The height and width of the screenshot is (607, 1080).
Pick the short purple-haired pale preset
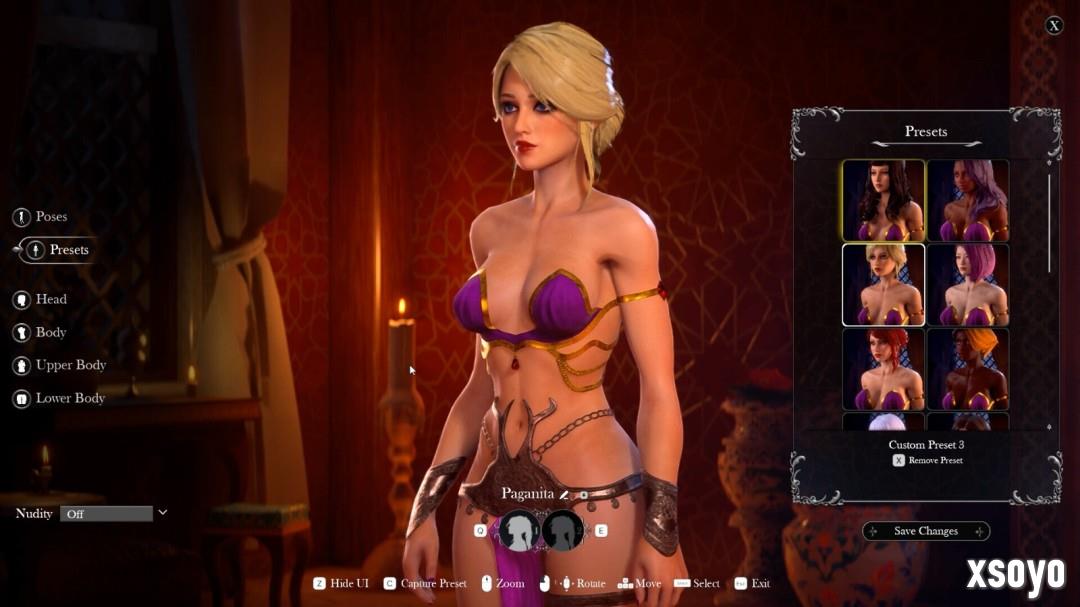click(x=967, y=285)
